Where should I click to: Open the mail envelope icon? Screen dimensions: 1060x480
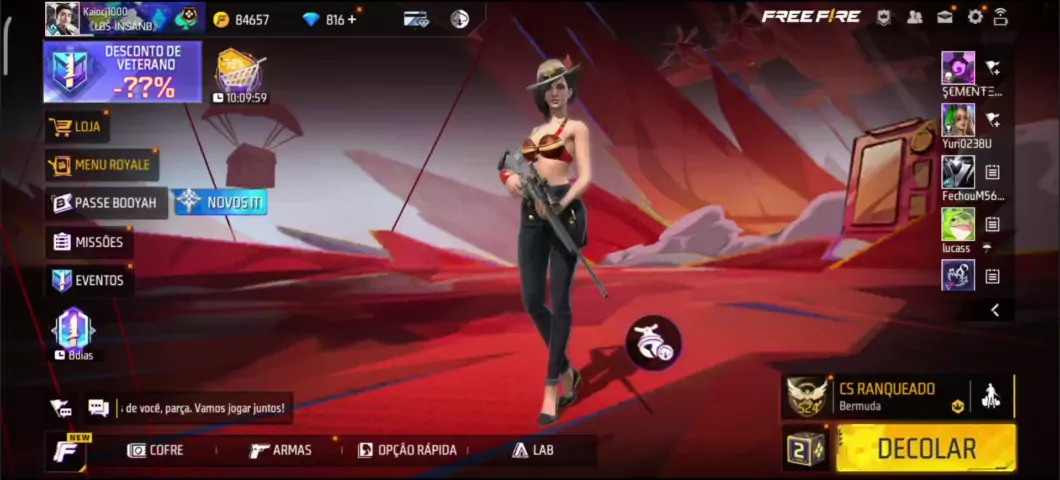945,17
